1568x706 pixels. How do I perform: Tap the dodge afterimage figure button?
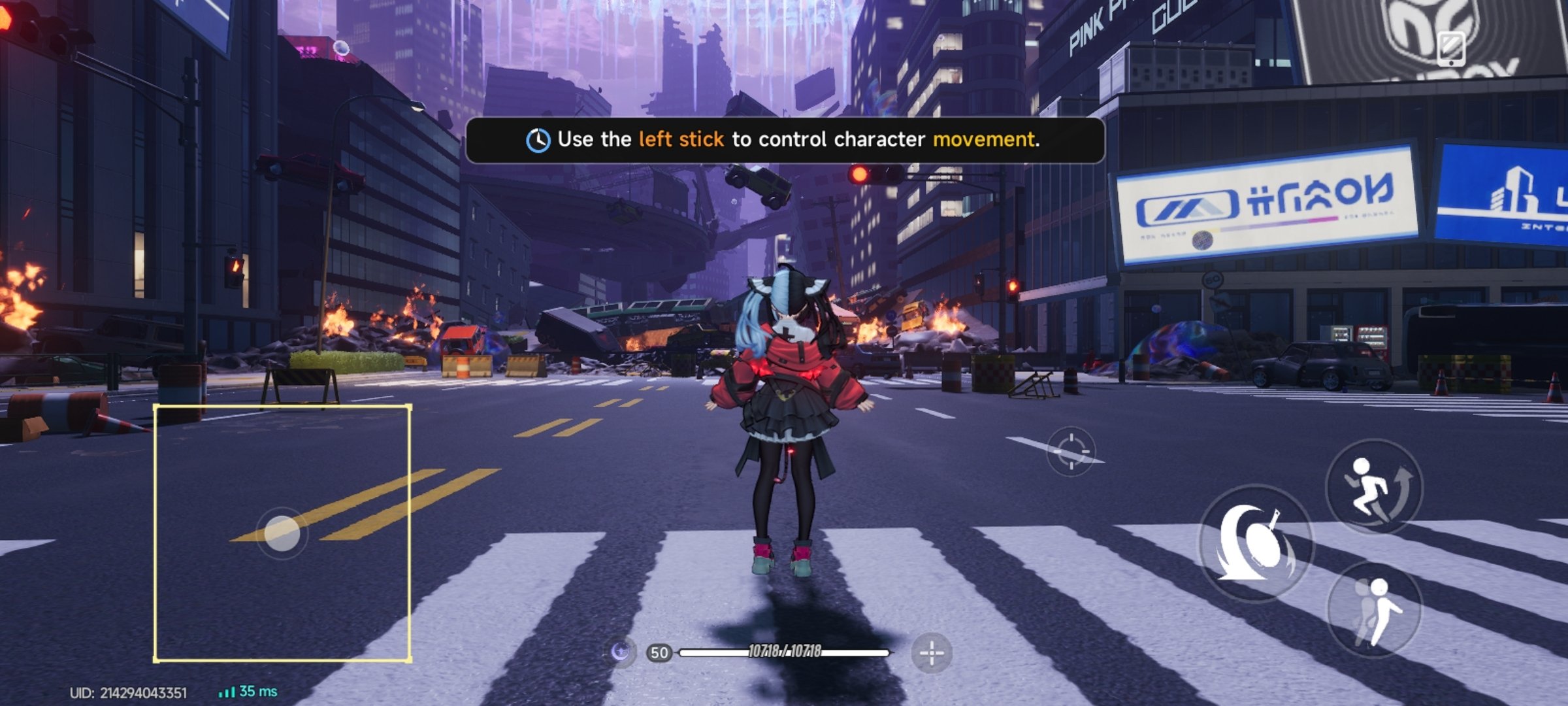coord(1375,611)
